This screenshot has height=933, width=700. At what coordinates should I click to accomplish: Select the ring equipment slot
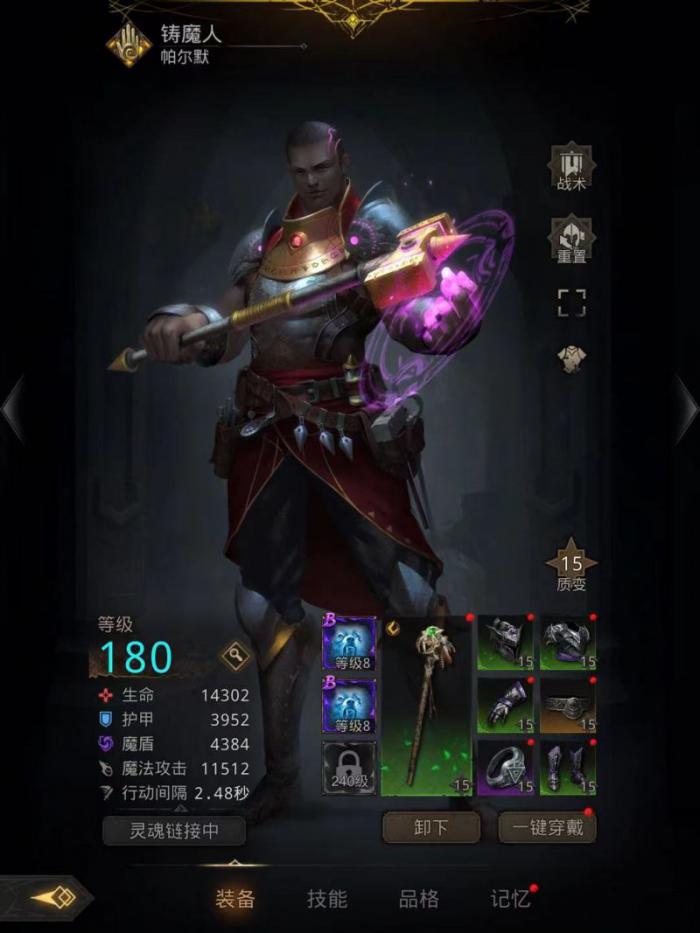(x=505, y=768)
